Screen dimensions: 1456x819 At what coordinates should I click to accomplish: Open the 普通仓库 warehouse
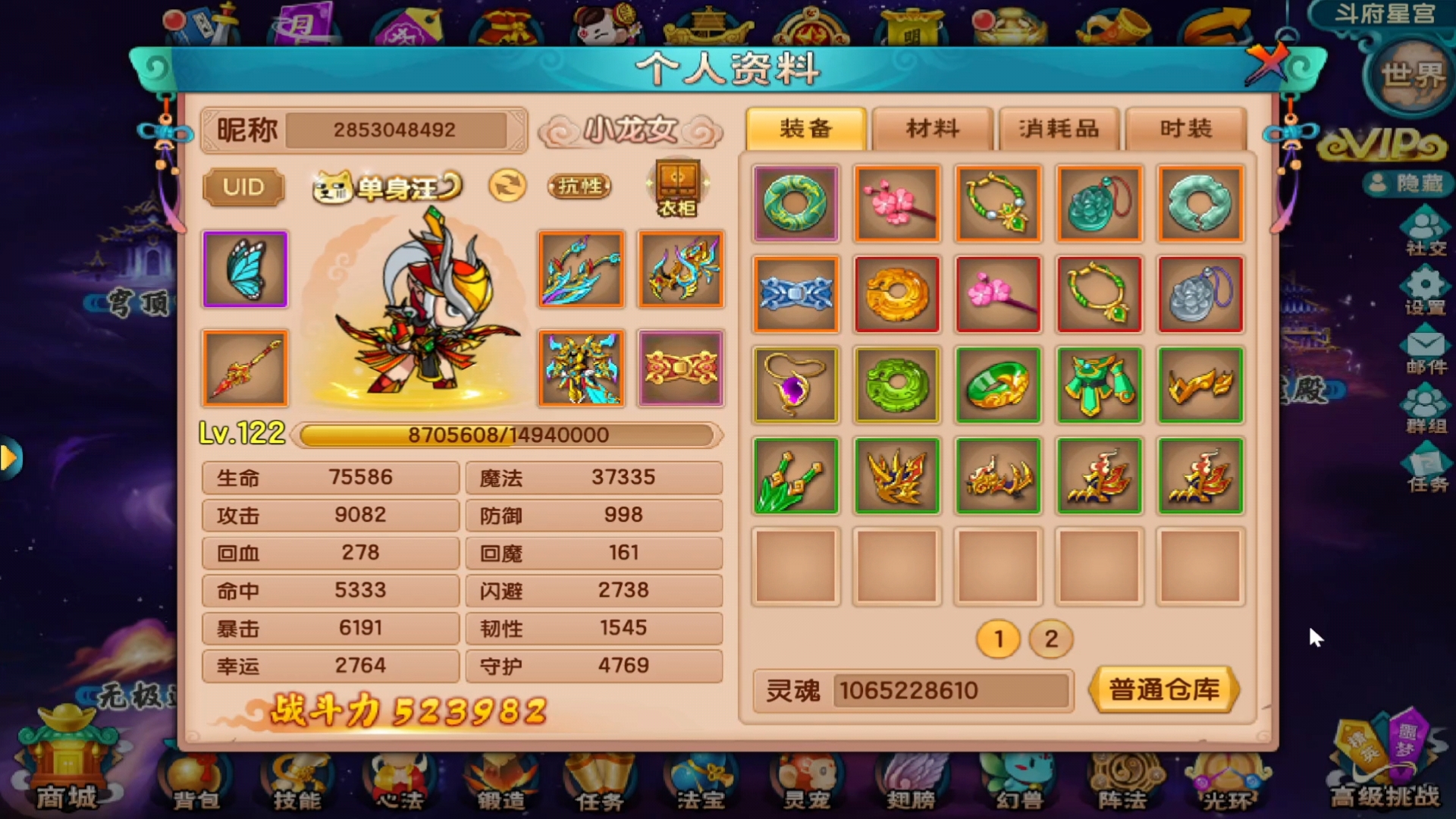pos(1164,690)
